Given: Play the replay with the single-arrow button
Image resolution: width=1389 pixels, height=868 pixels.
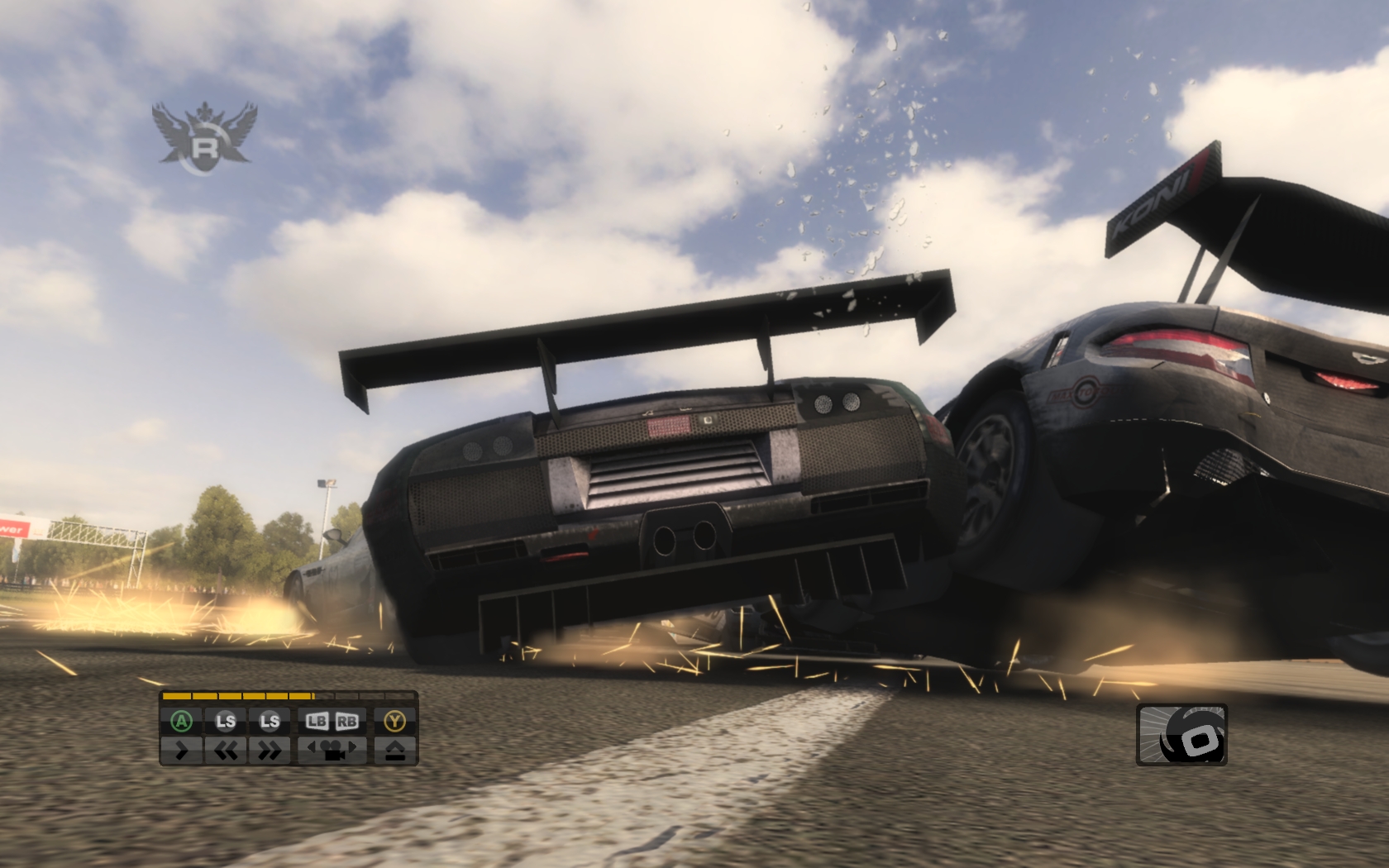Looking at the screenshot, I should click(182, 751).
